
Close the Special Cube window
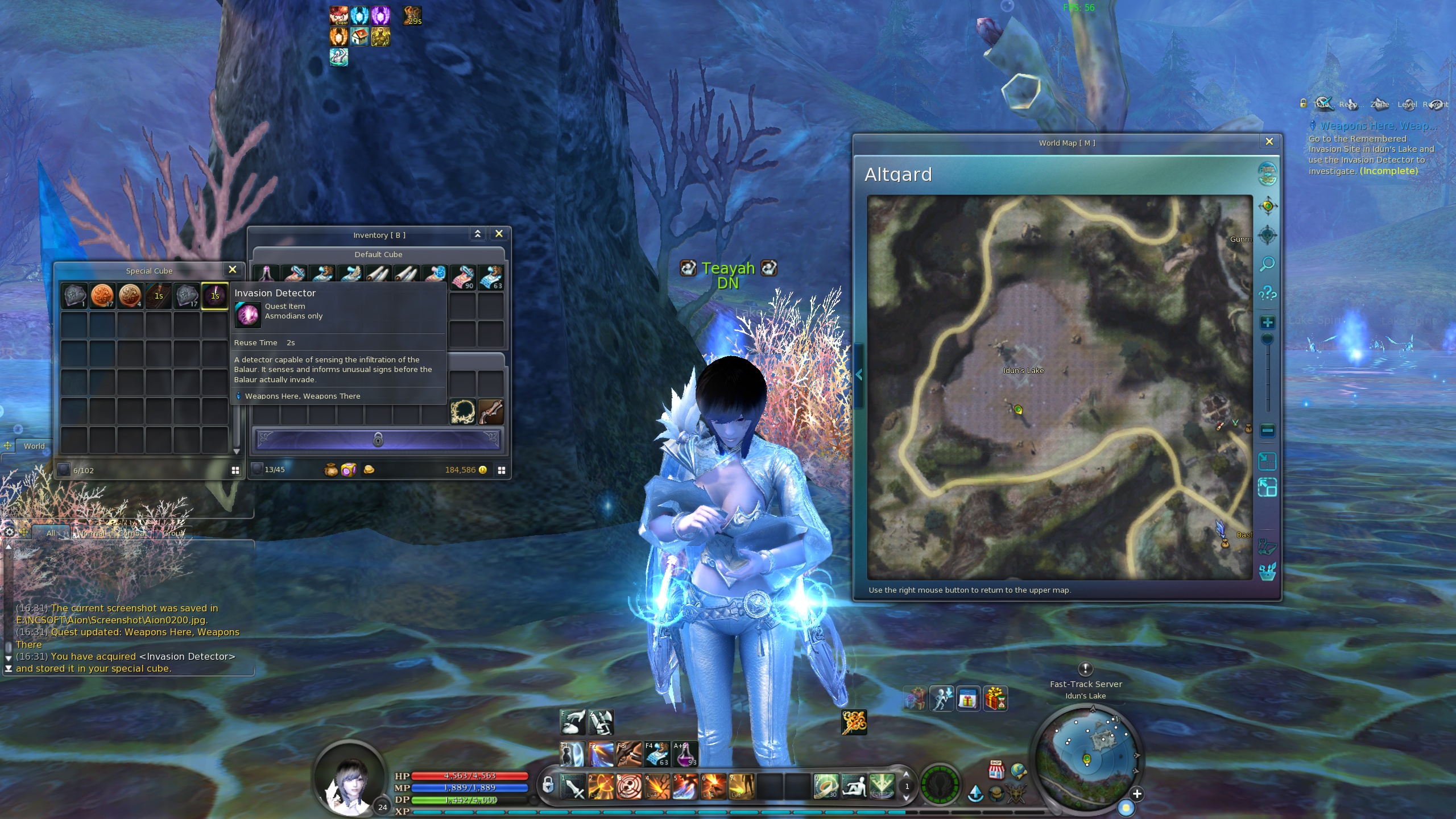[232, 270]
